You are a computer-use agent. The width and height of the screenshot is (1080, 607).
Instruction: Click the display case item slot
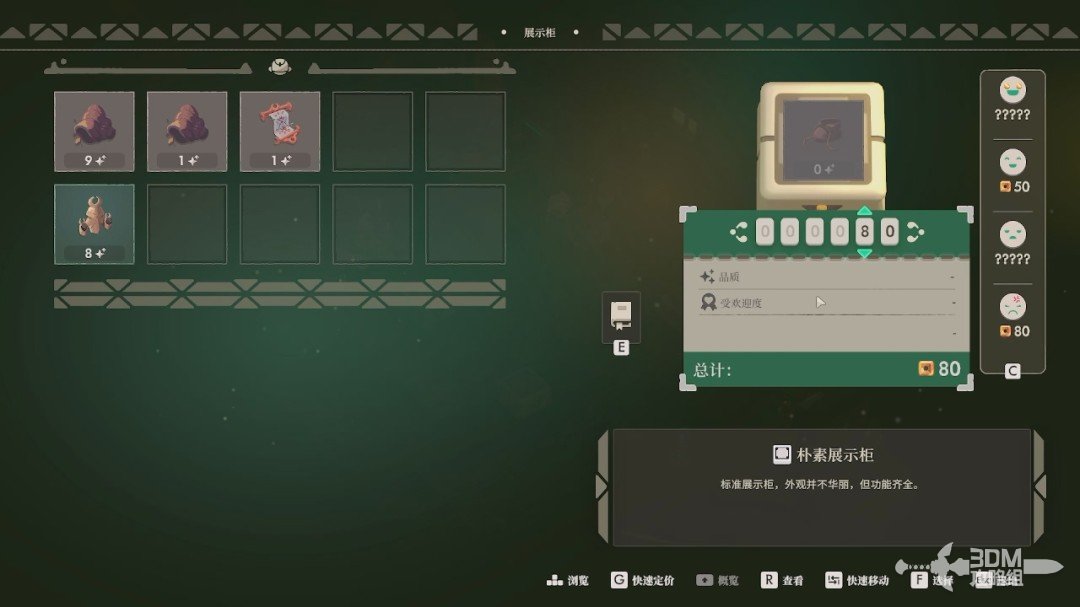click(822, 141)
